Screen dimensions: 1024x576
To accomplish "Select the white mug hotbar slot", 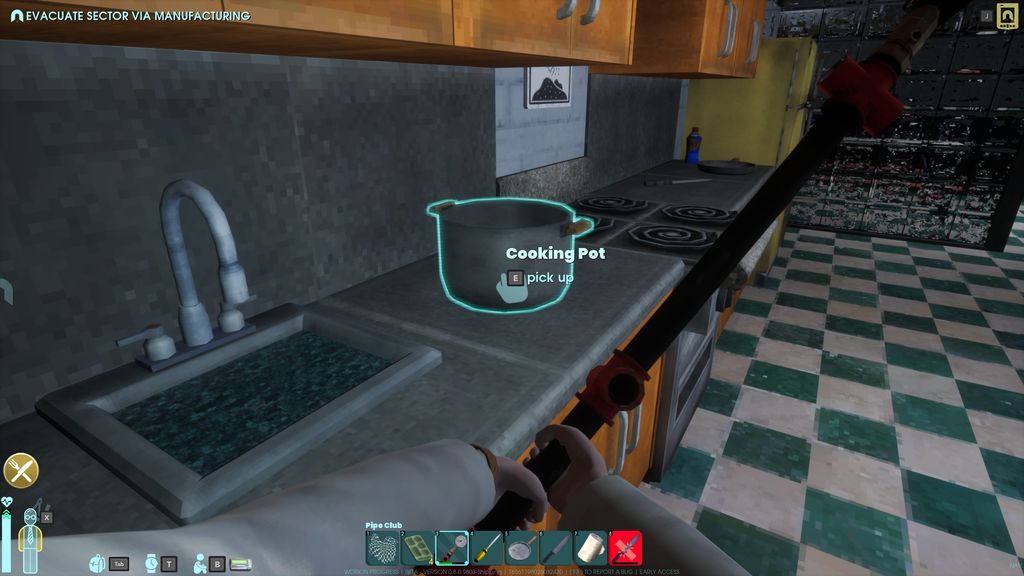I will point(591,548).
